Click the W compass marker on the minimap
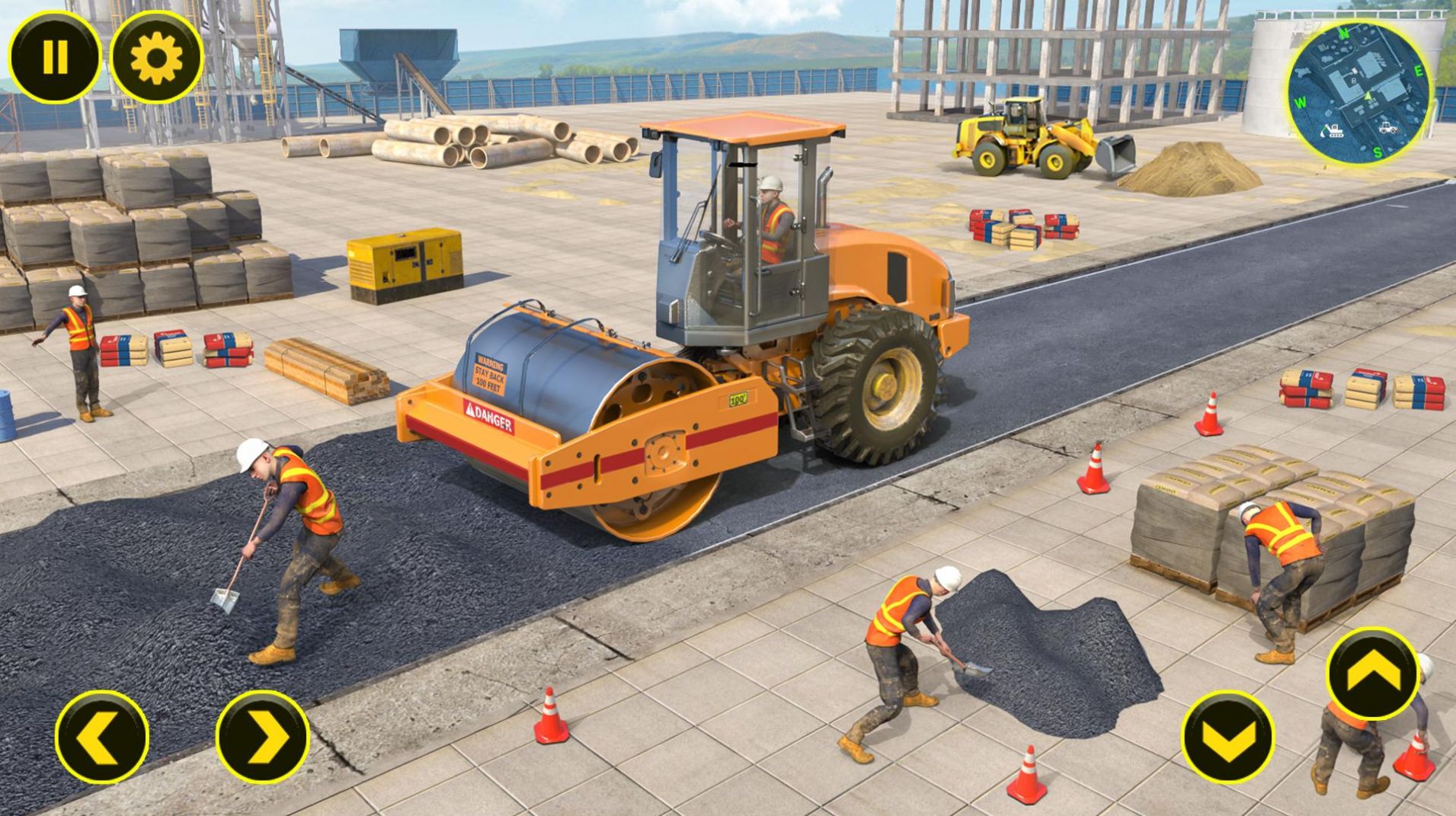The width and height of the screenshot is (1456, 816). click(x=1301, y=103)
